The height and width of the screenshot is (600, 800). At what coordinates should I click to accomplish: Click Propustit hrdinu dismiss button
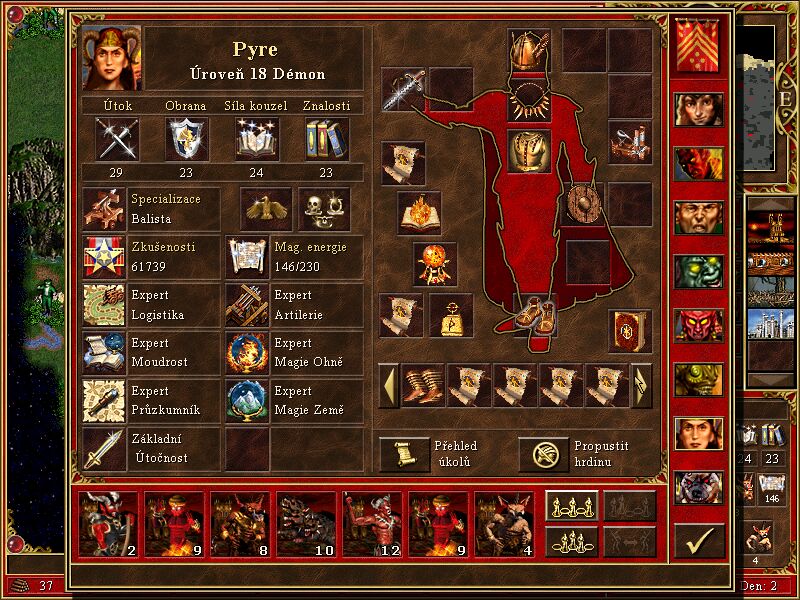pos(542,454)
